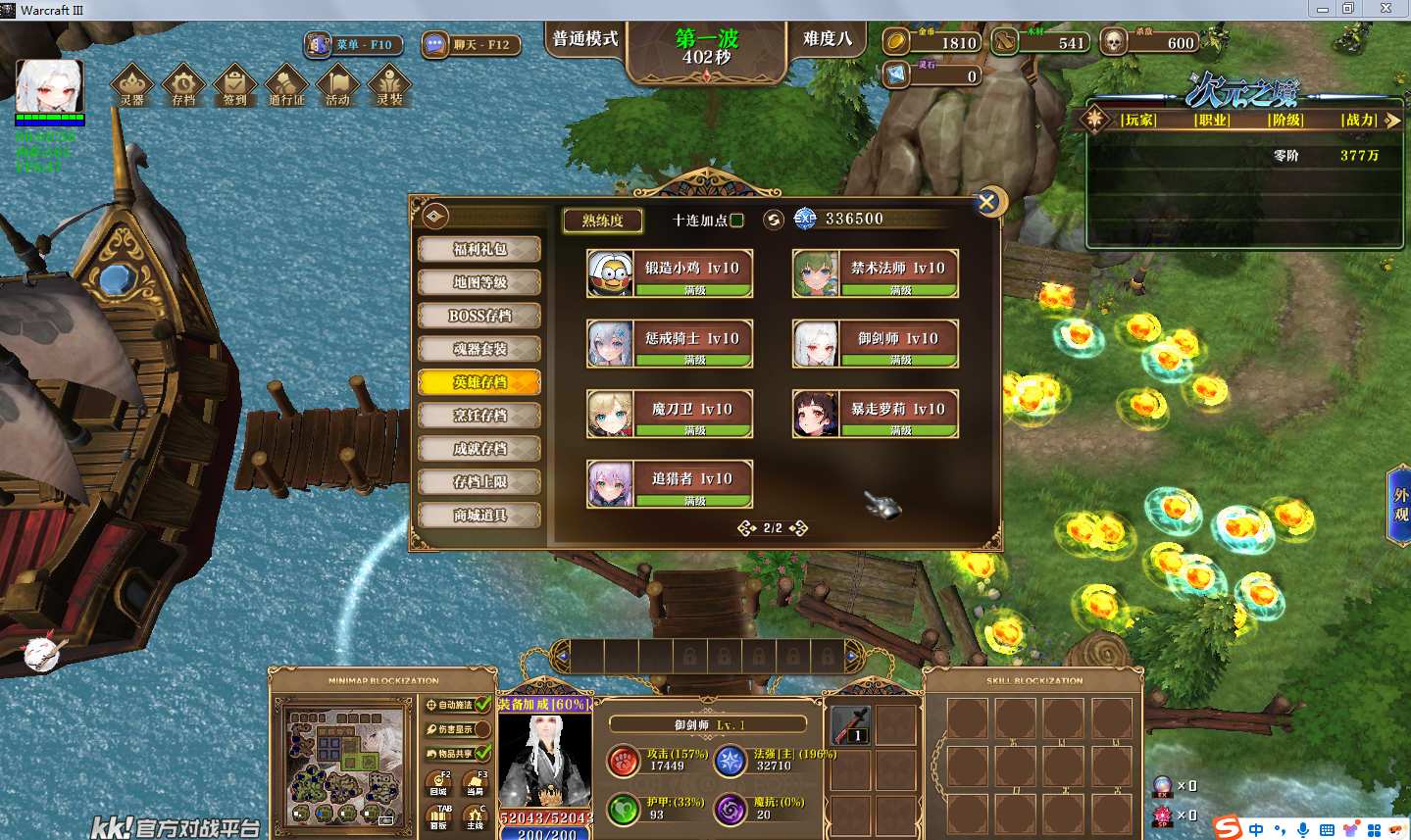1411x840 pixels.
Task: Open the 签到 check-in icon
Action: coord(234,85)
